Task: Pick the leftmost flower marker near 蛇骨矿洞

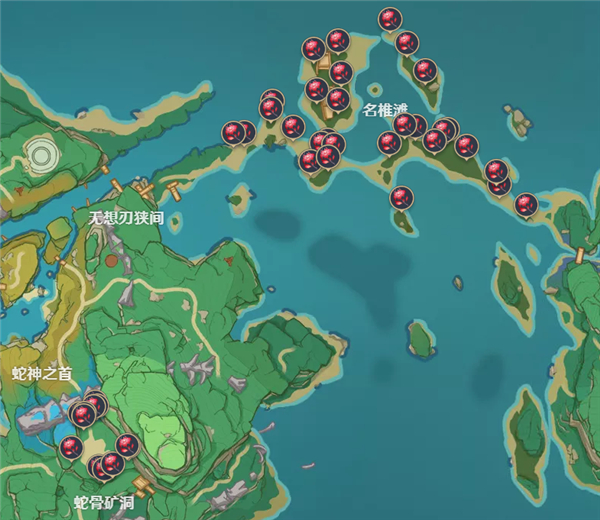Action: (70, 447)
